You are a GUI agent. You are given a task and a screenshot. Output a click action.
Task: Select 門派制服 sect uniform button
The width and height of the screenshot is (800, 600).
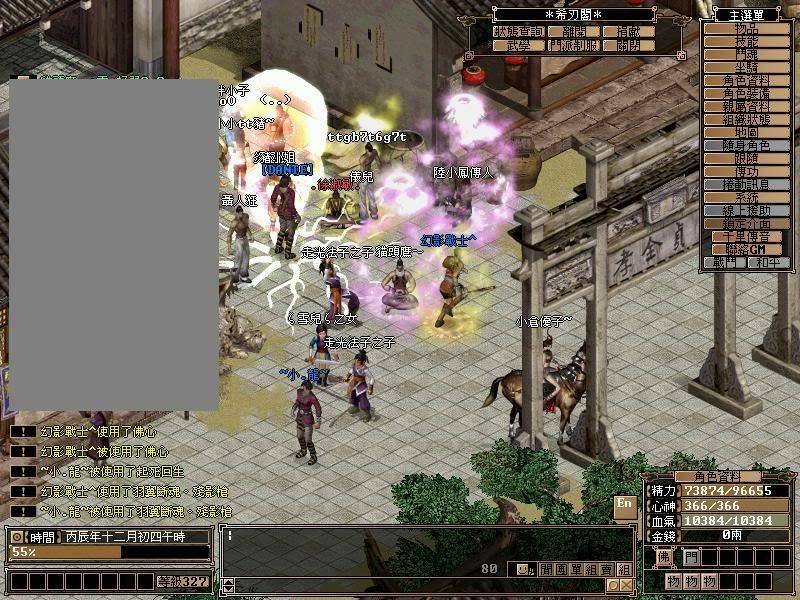coord(575,45)
